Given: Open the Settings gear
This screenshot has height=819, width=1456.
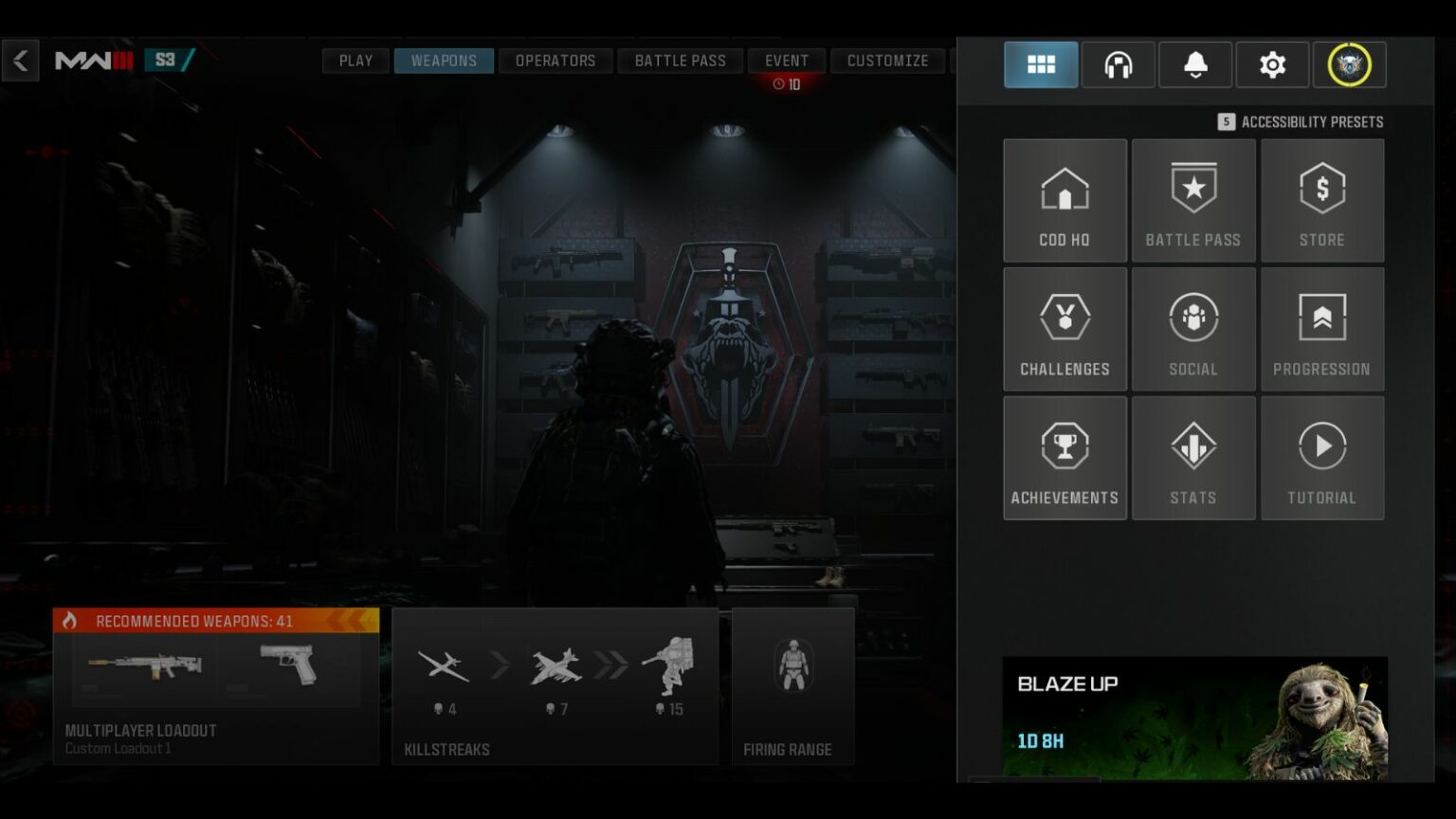Looking at the screenshot, I should (x=1272, y=64).
